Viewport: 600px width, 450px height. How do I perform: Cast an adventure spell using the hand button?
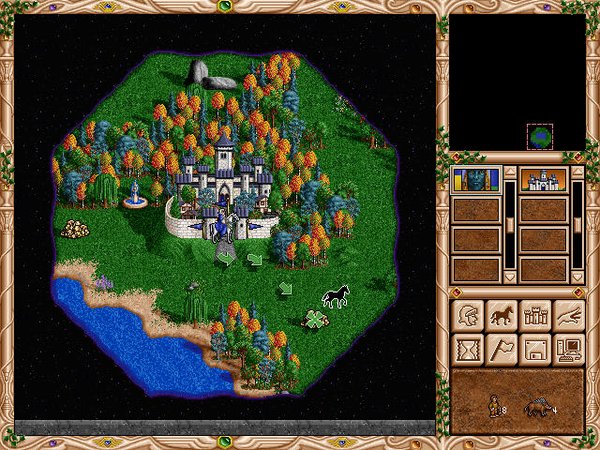point(568,316)
